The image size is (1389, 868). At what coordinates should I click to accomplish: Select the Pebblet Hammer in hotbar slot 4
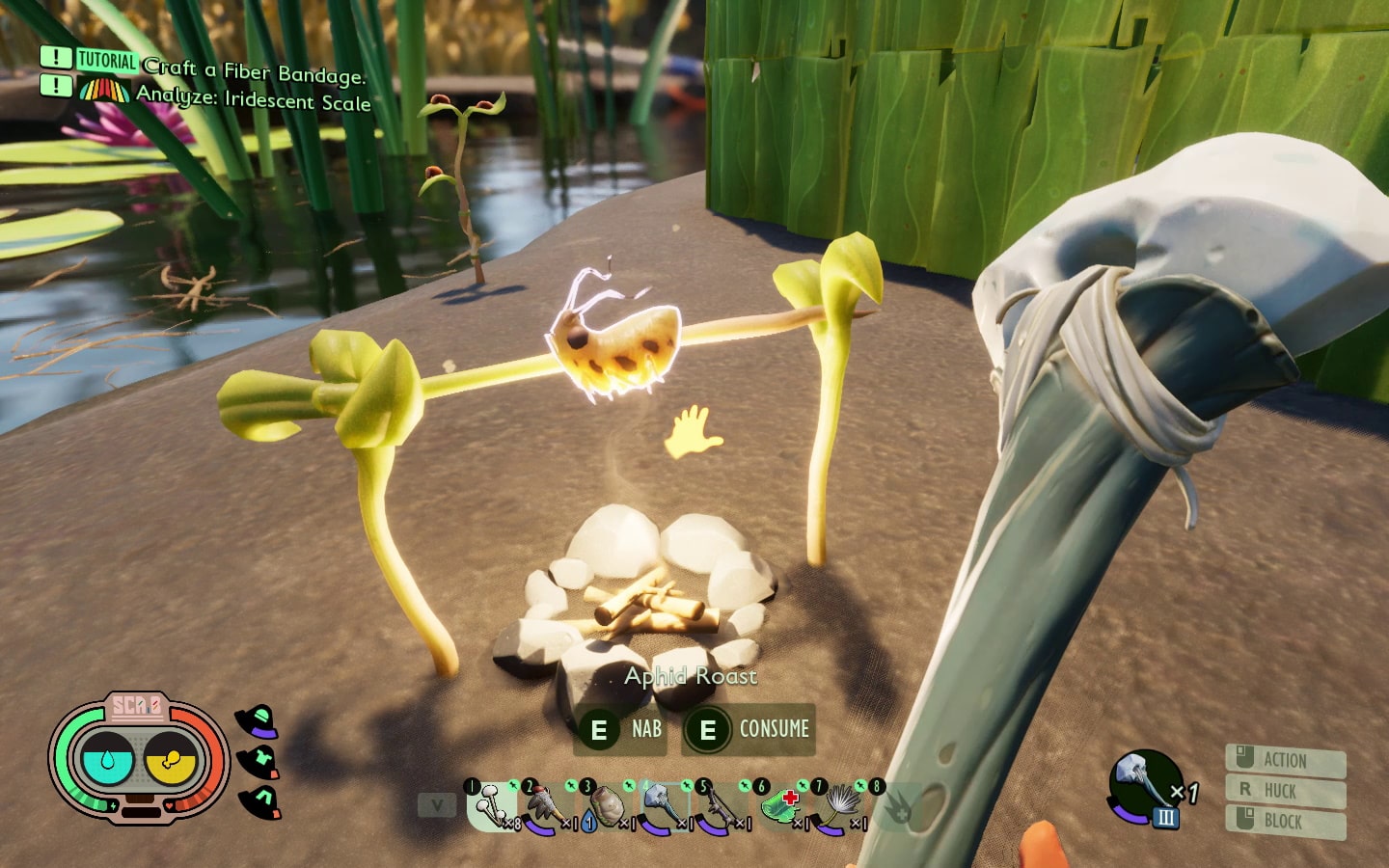[664, 805]
